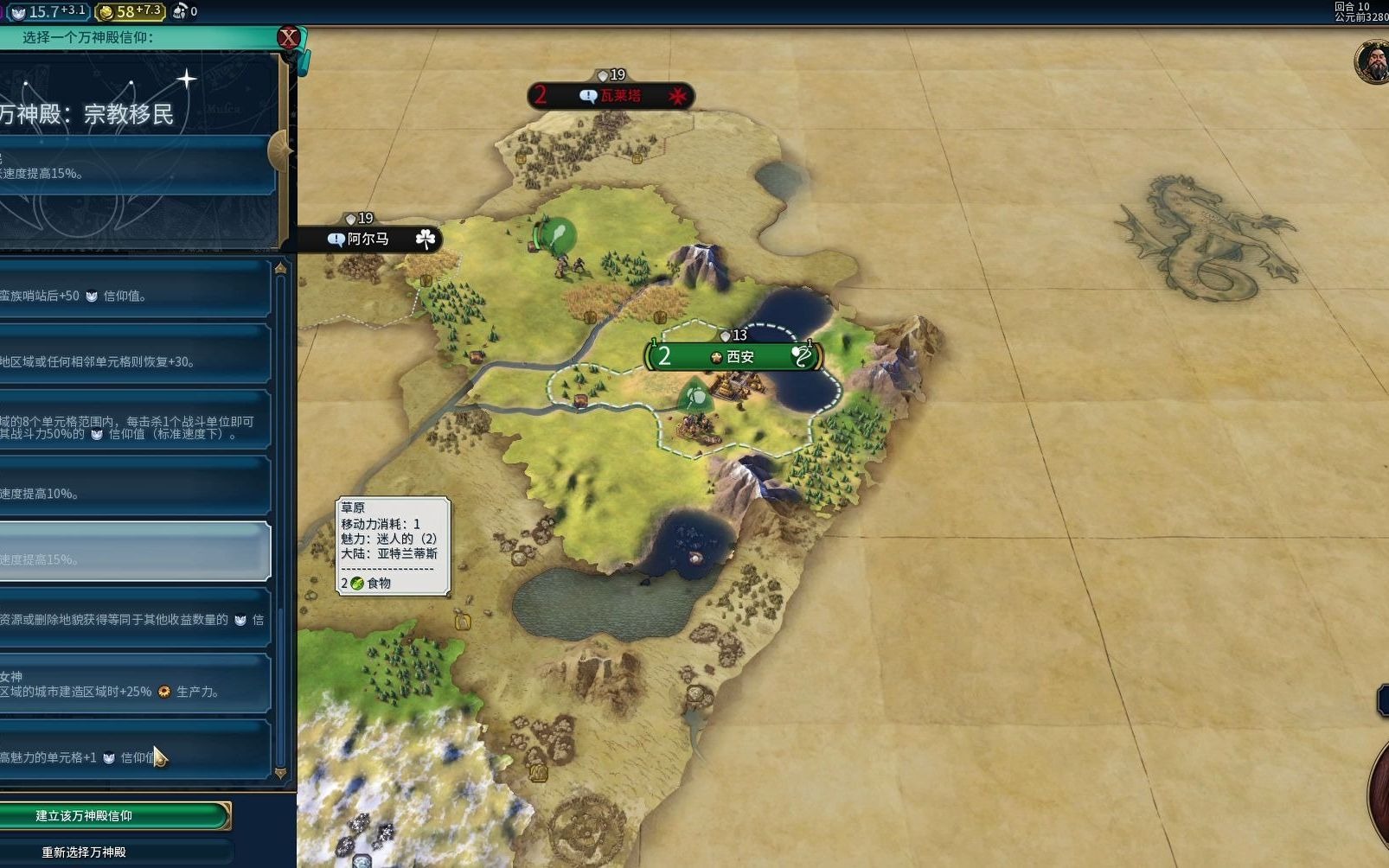Click 重新选择万神殿 to reselect pantheon
Image resolution: width=1389 pixels, height=868 pixels.
click(114, 852)
